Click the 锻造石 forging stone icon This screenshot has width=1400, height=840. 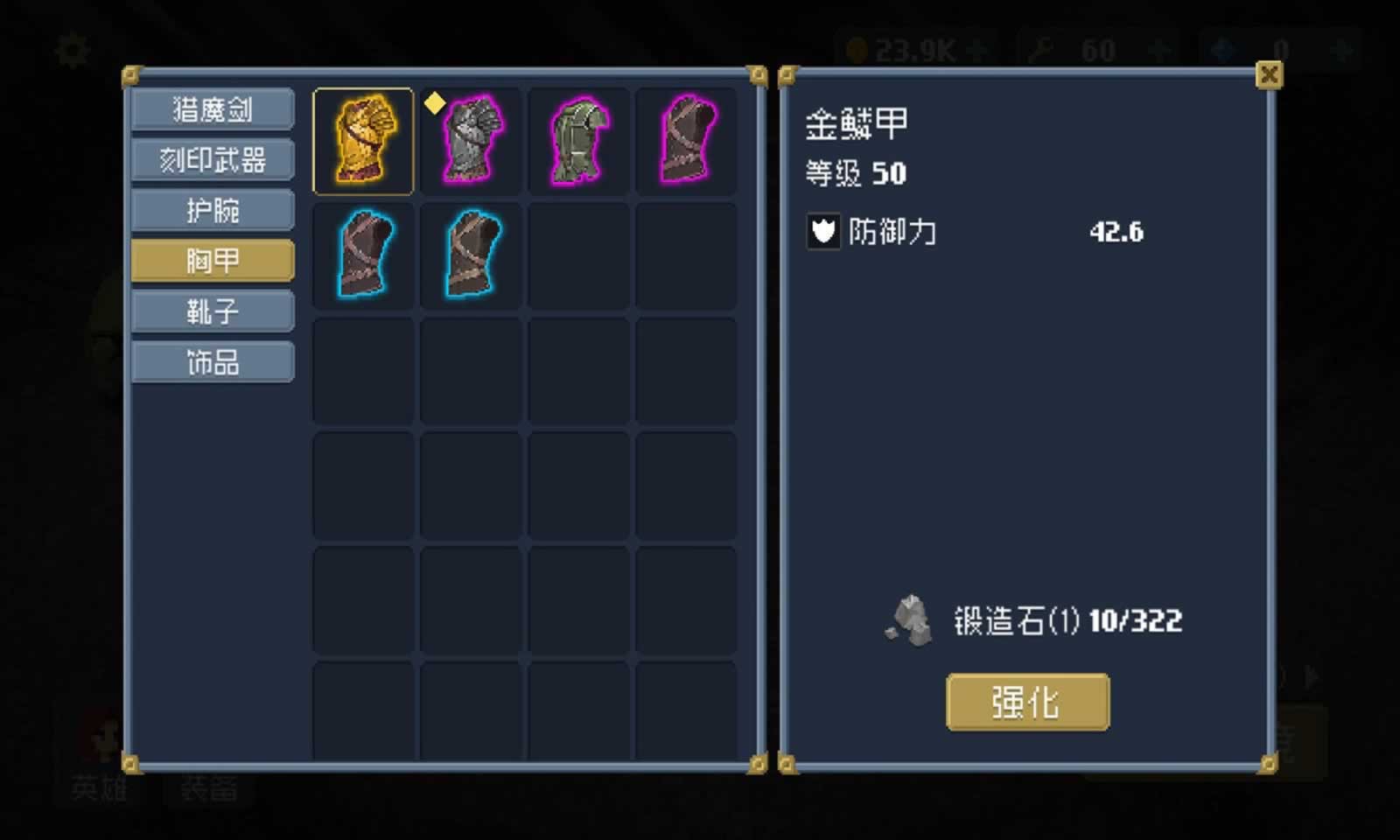(x=910, y=621)
